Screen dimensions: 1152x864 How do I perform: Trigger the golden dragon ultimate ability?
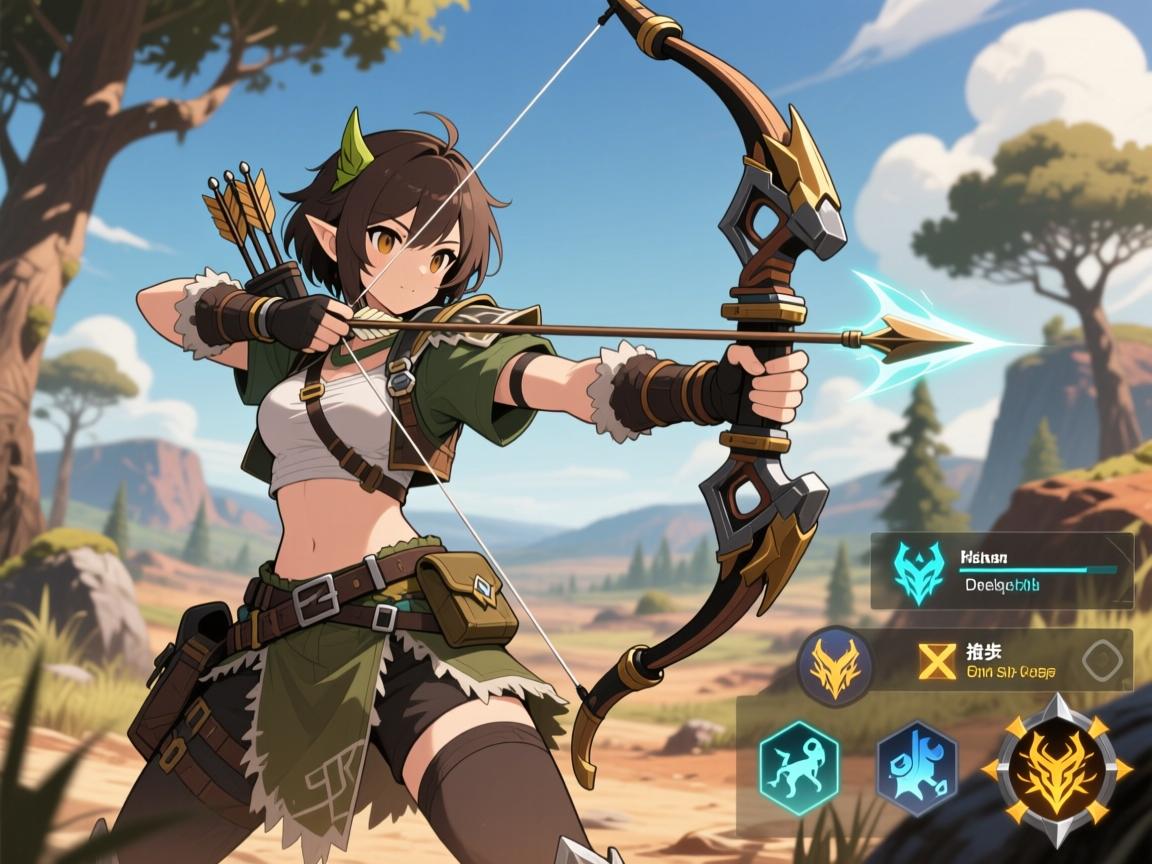pos(1056,770)
